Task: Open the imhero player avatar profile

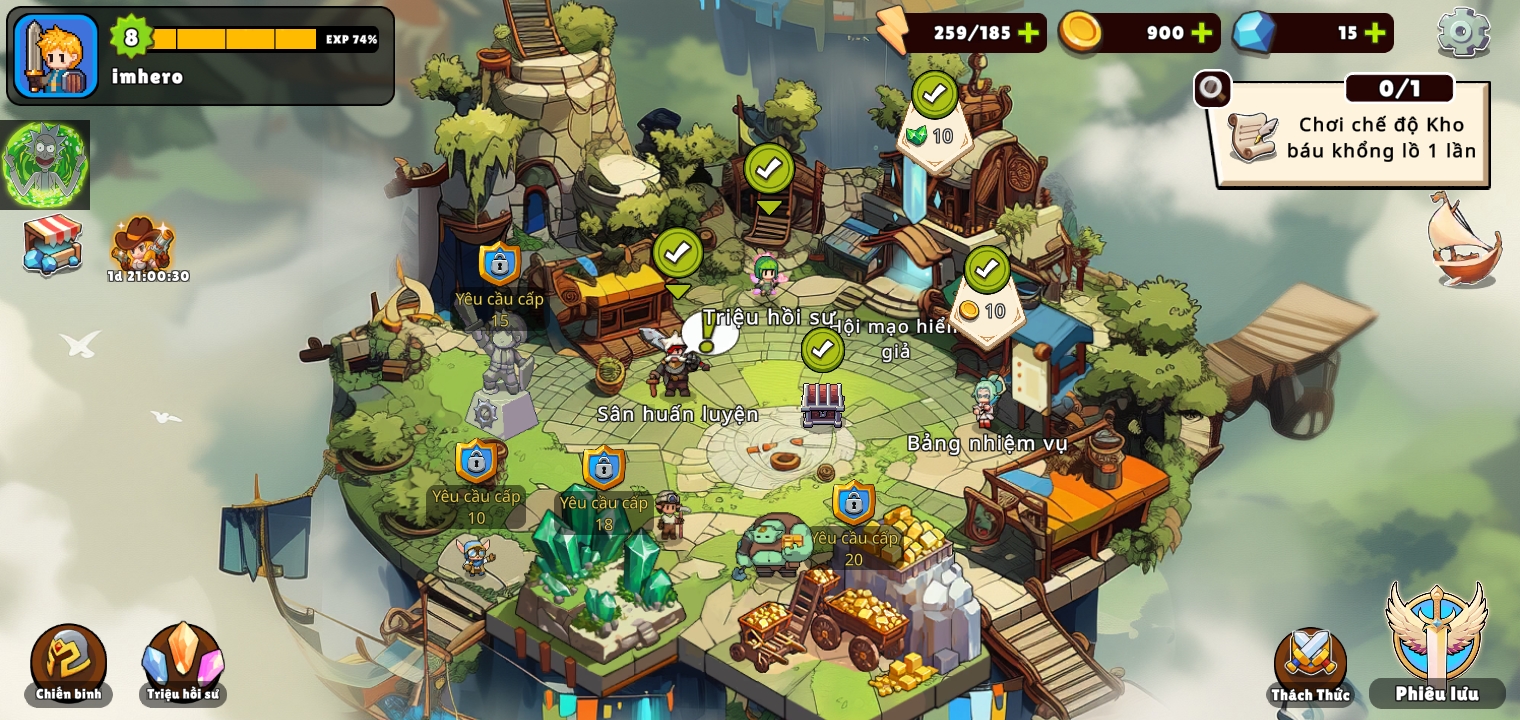Action: tap(56, 56)
